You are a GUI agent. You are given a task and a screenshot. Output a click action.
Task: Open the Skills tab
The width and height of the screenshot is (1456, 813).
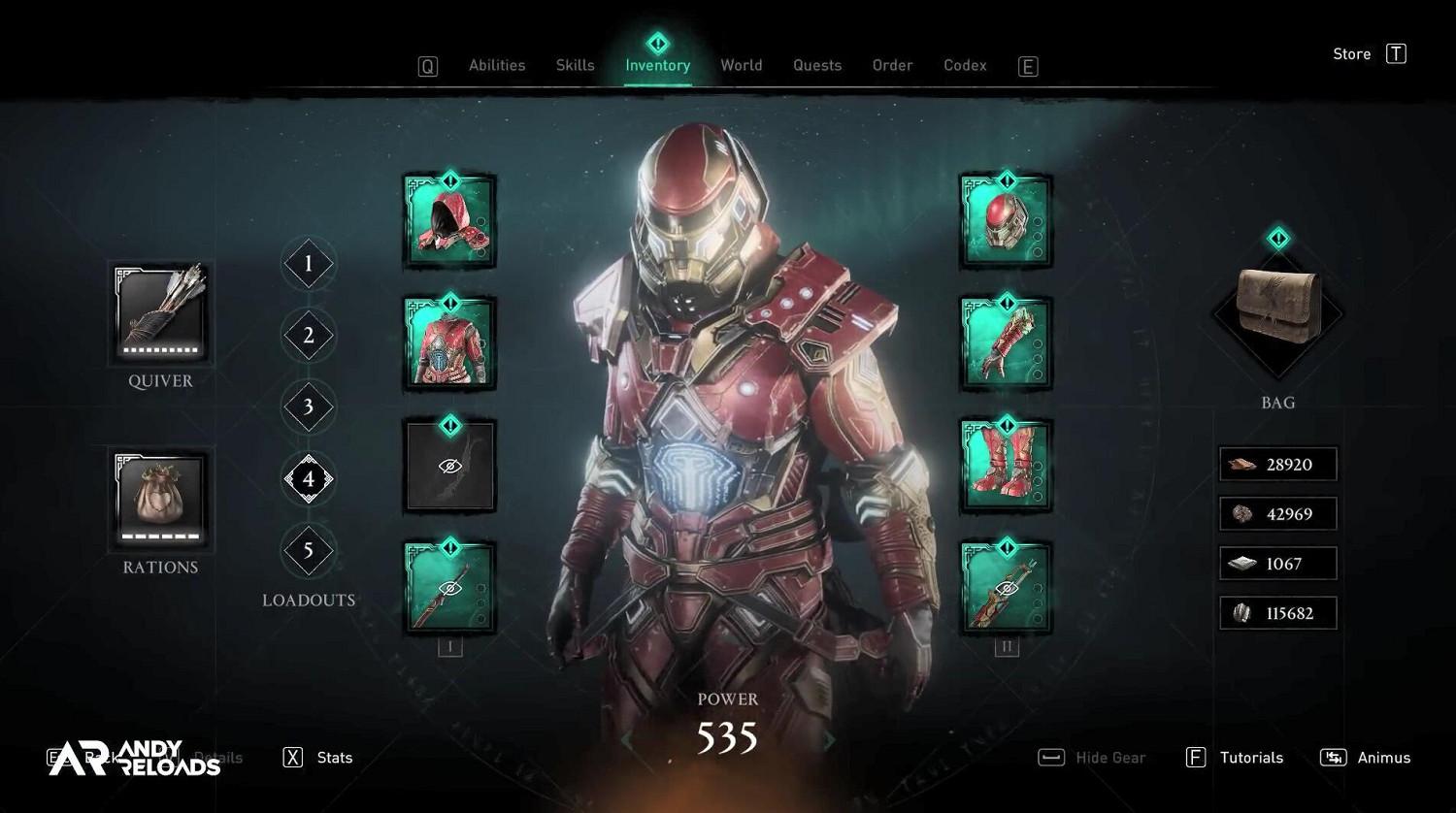click(x=575, y=65)
